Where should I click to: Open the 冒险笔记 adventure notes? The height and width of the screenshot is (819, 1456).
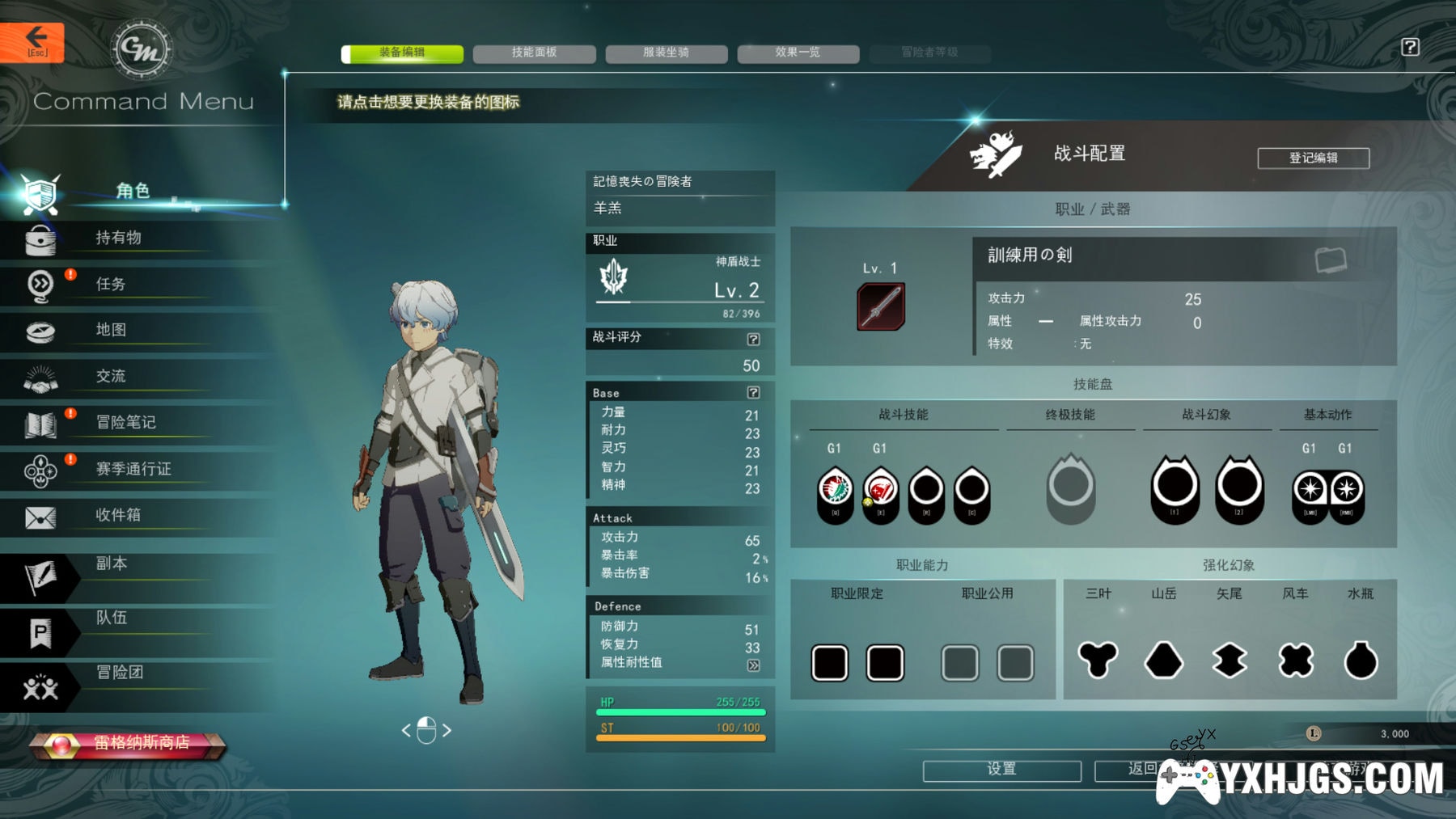point(125,423)
